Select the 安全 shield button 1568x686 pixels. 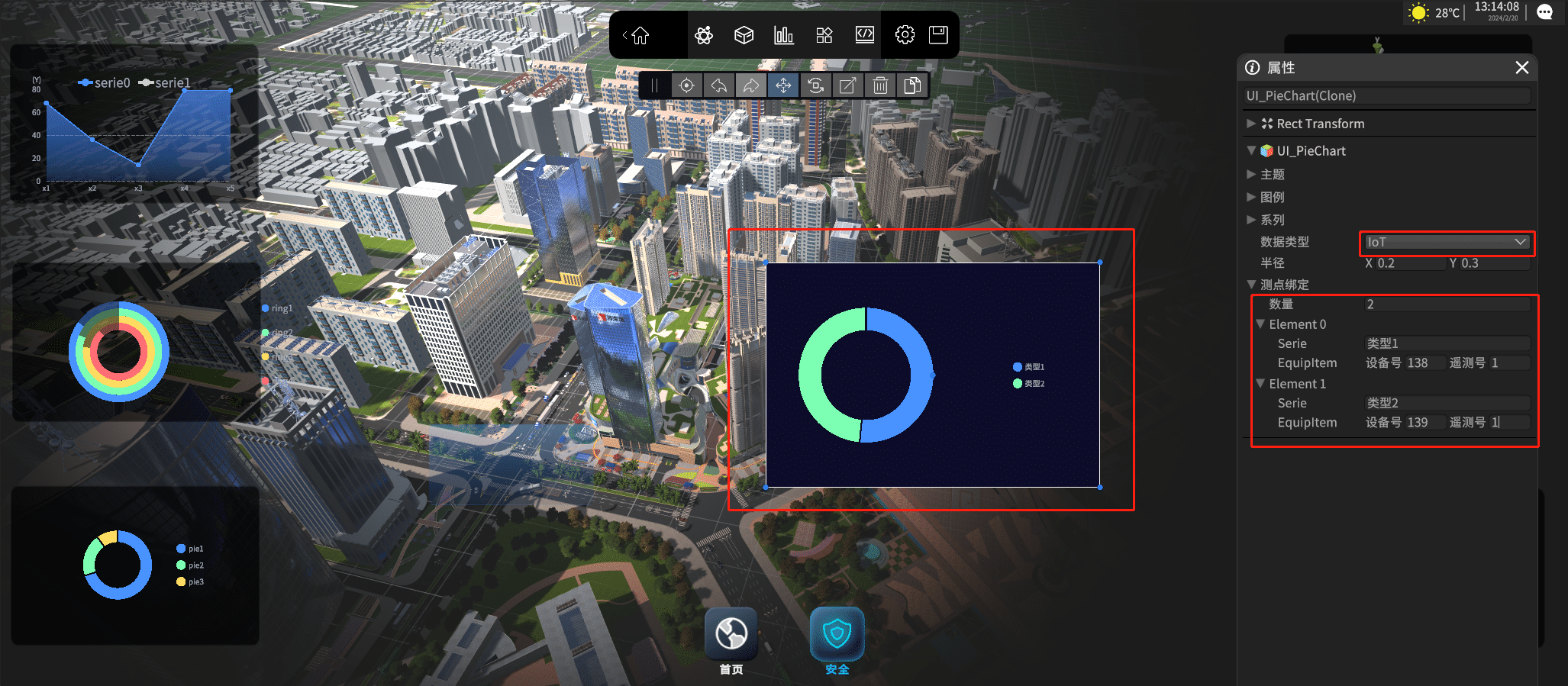pyautogui.click(x=837, y=634)
